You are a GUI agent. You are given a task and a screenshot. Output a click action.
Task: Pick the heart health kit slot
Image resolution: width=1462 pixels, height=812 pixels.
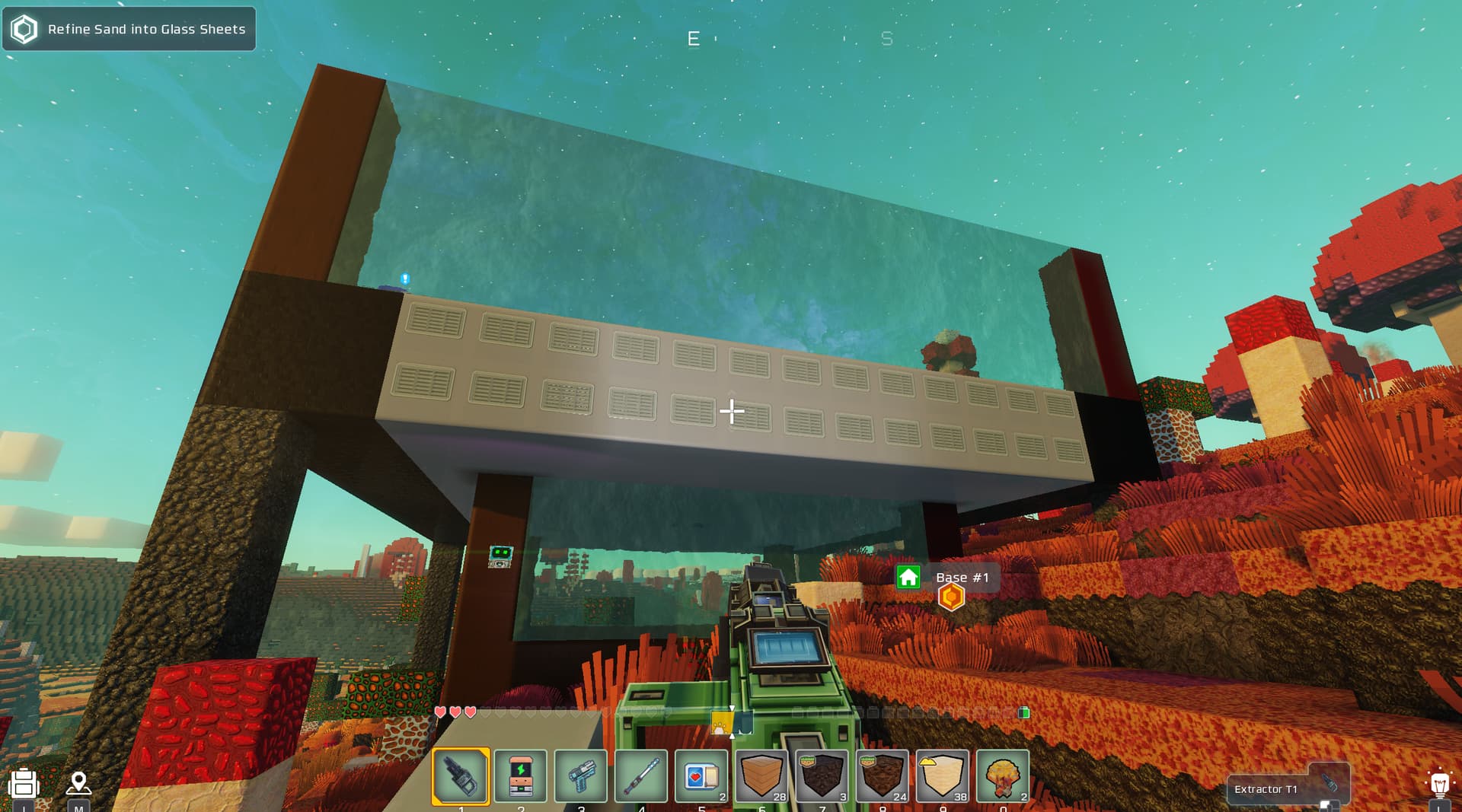point(701,776)
